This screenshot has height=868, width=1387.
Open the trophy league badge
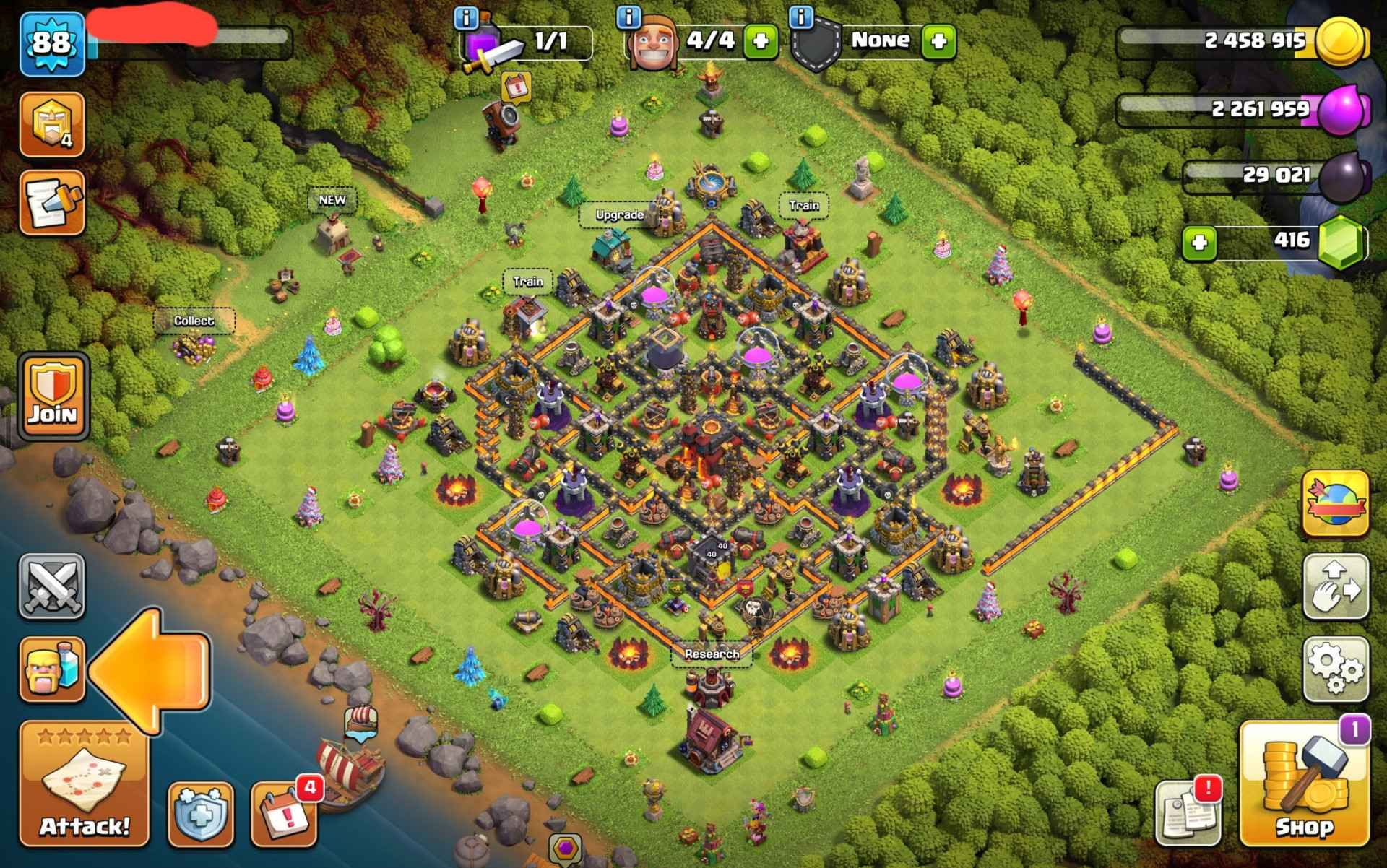52,124
